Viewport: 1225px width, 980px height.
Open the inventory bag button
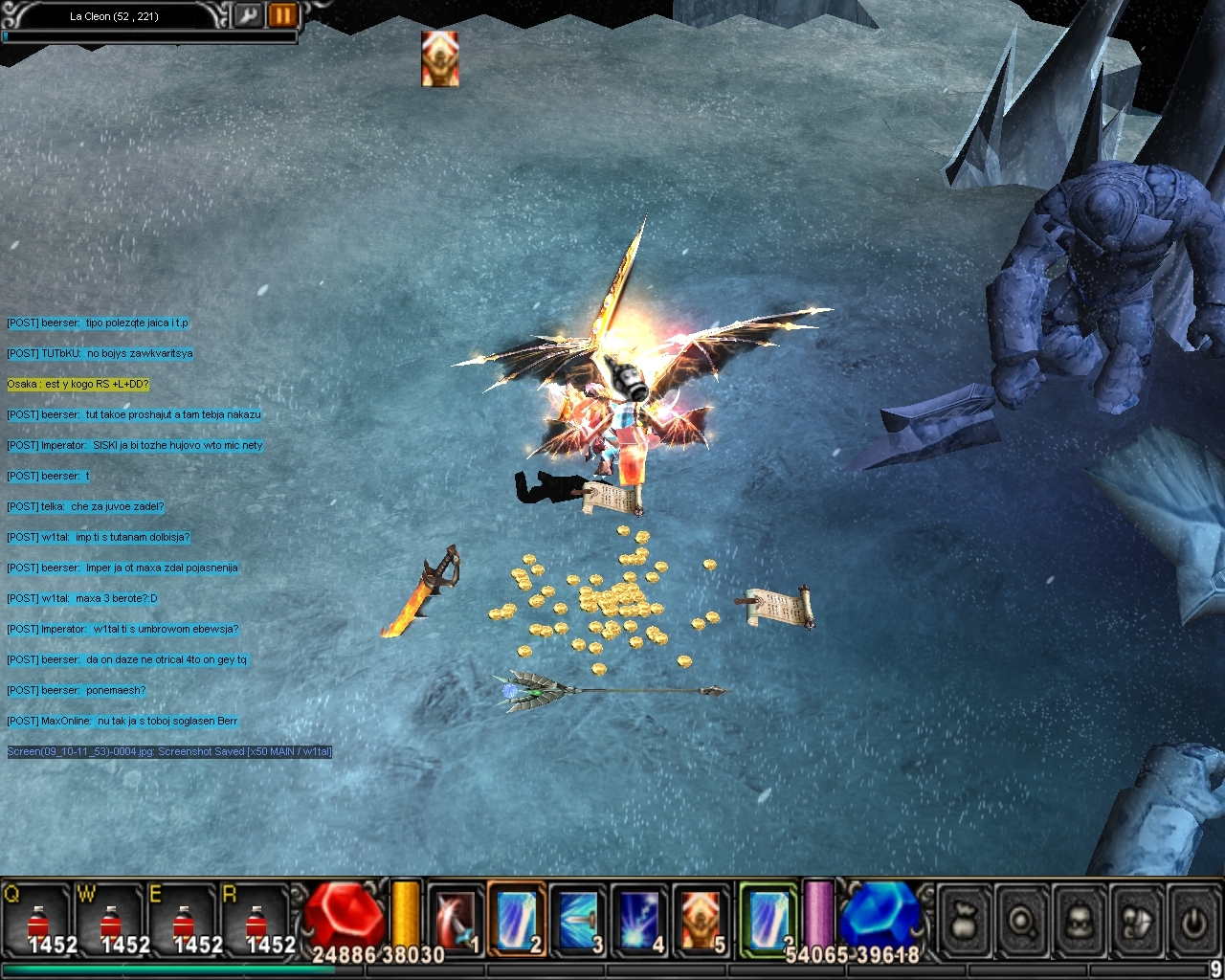[x=965, y=922]
